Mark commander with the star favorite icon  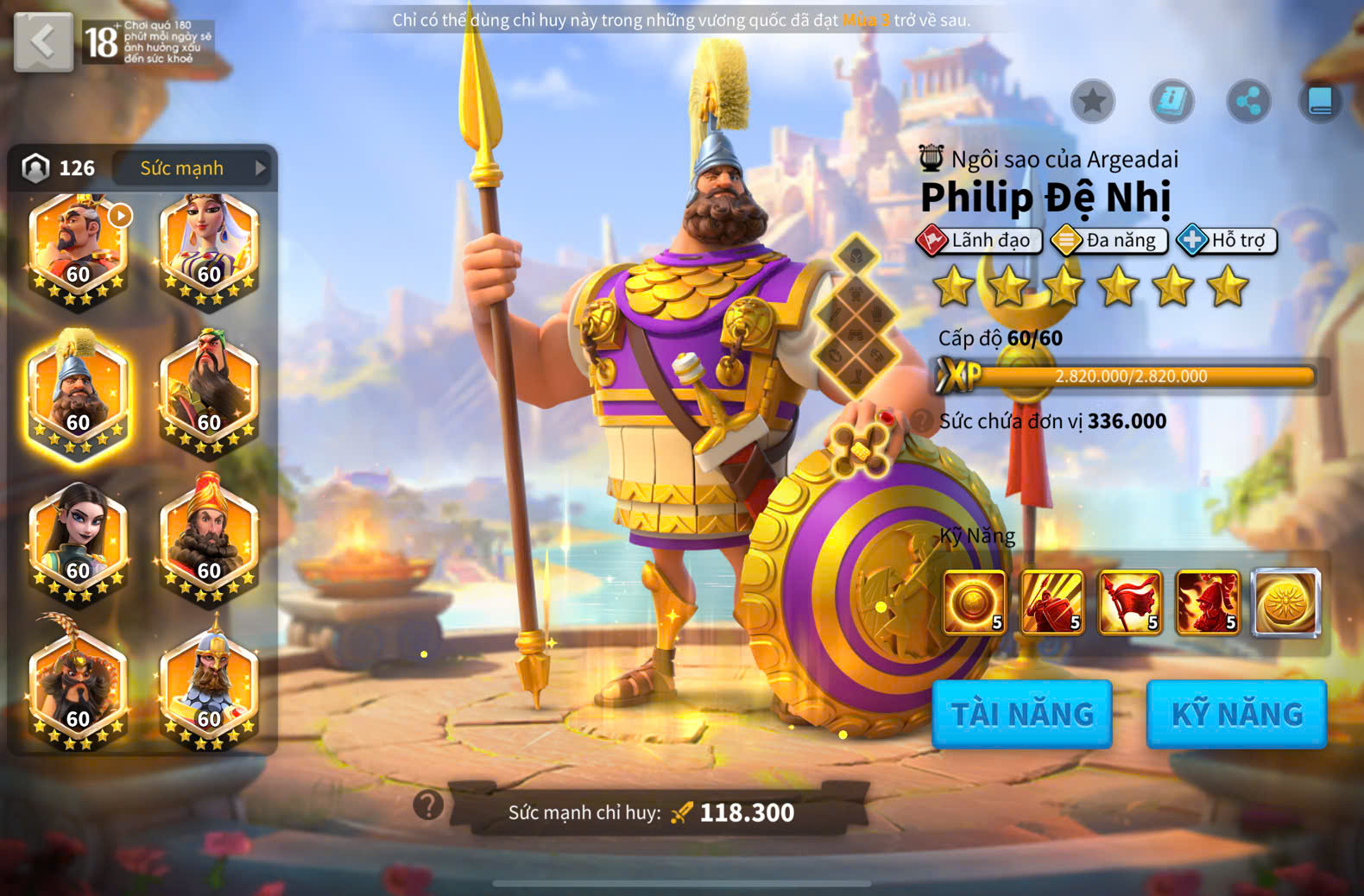point(1093,102)
